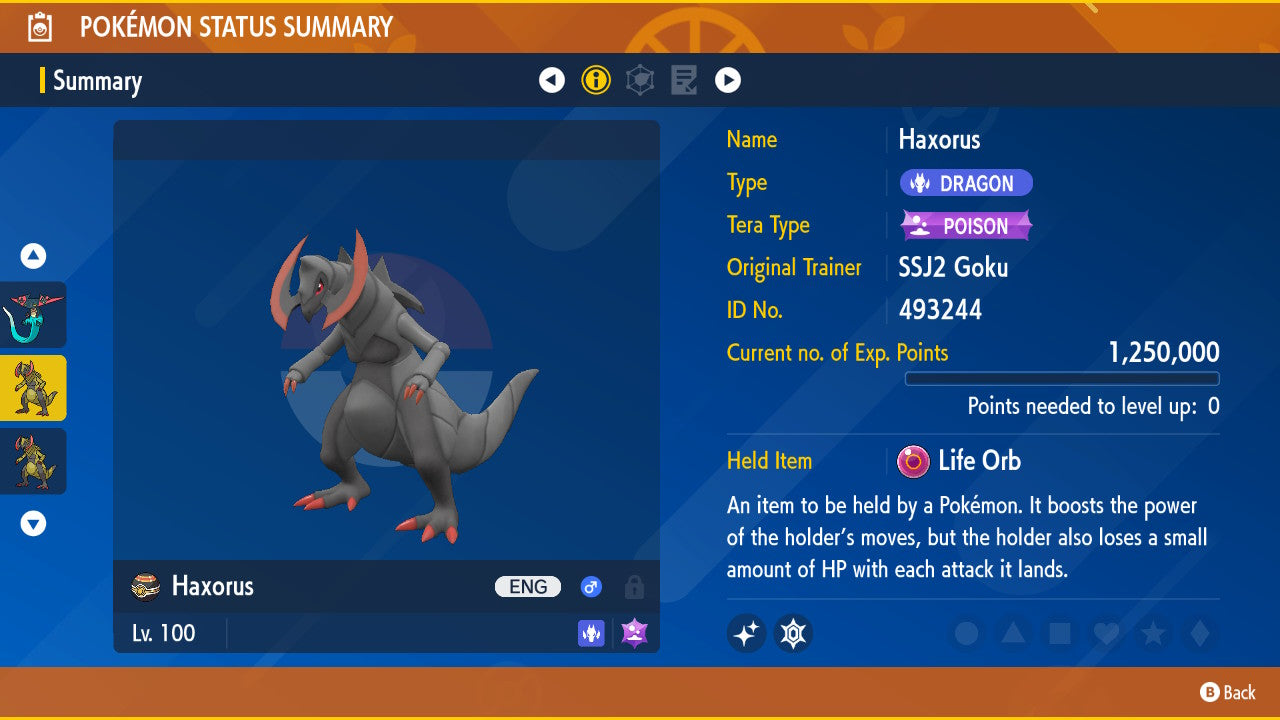Pick the Haxorus thumbnail on dark background
Viewport: 1280px width, 720px height.
click(x=33, y=461)
